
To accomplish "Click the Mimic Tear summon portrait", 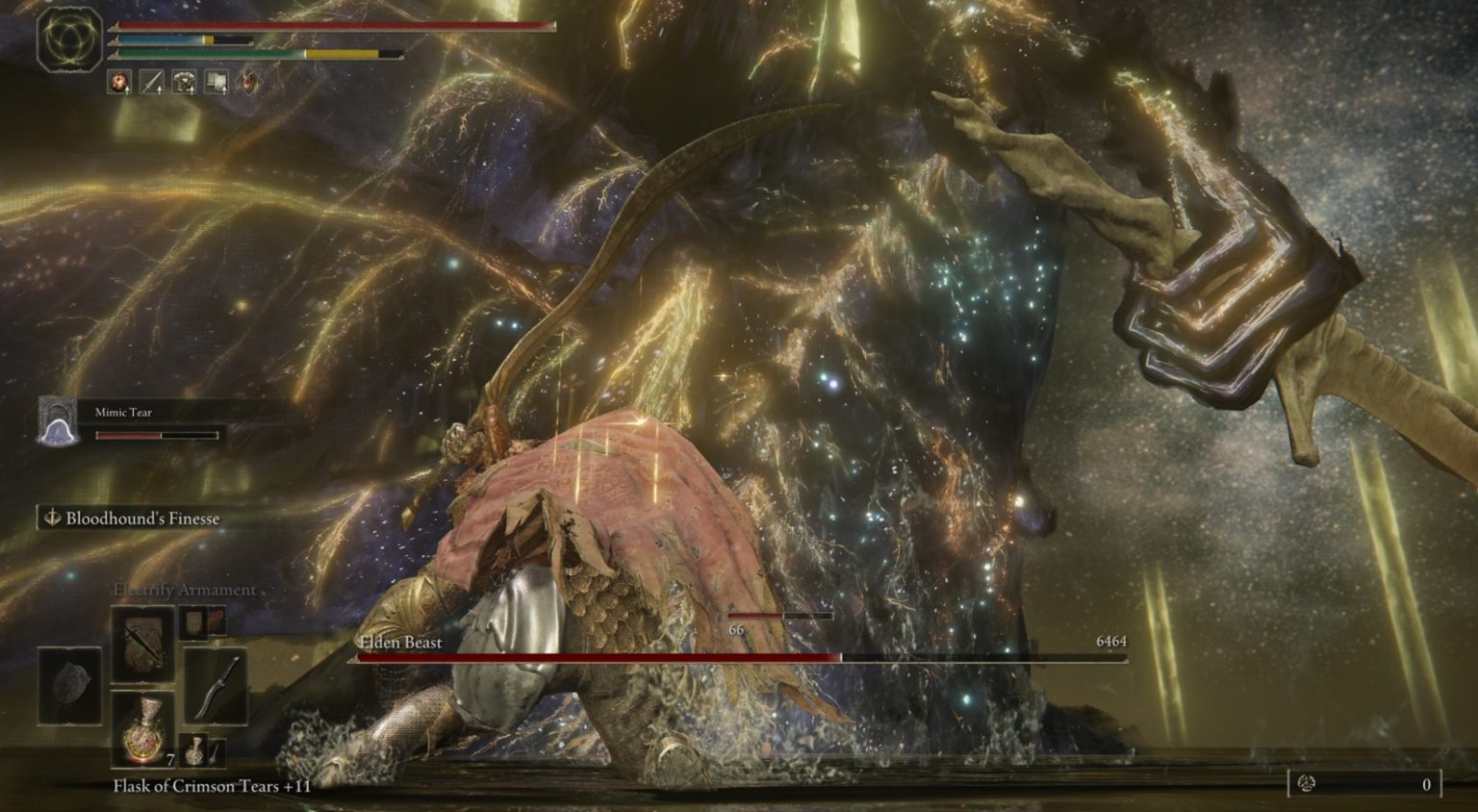I will click(57, 421).
